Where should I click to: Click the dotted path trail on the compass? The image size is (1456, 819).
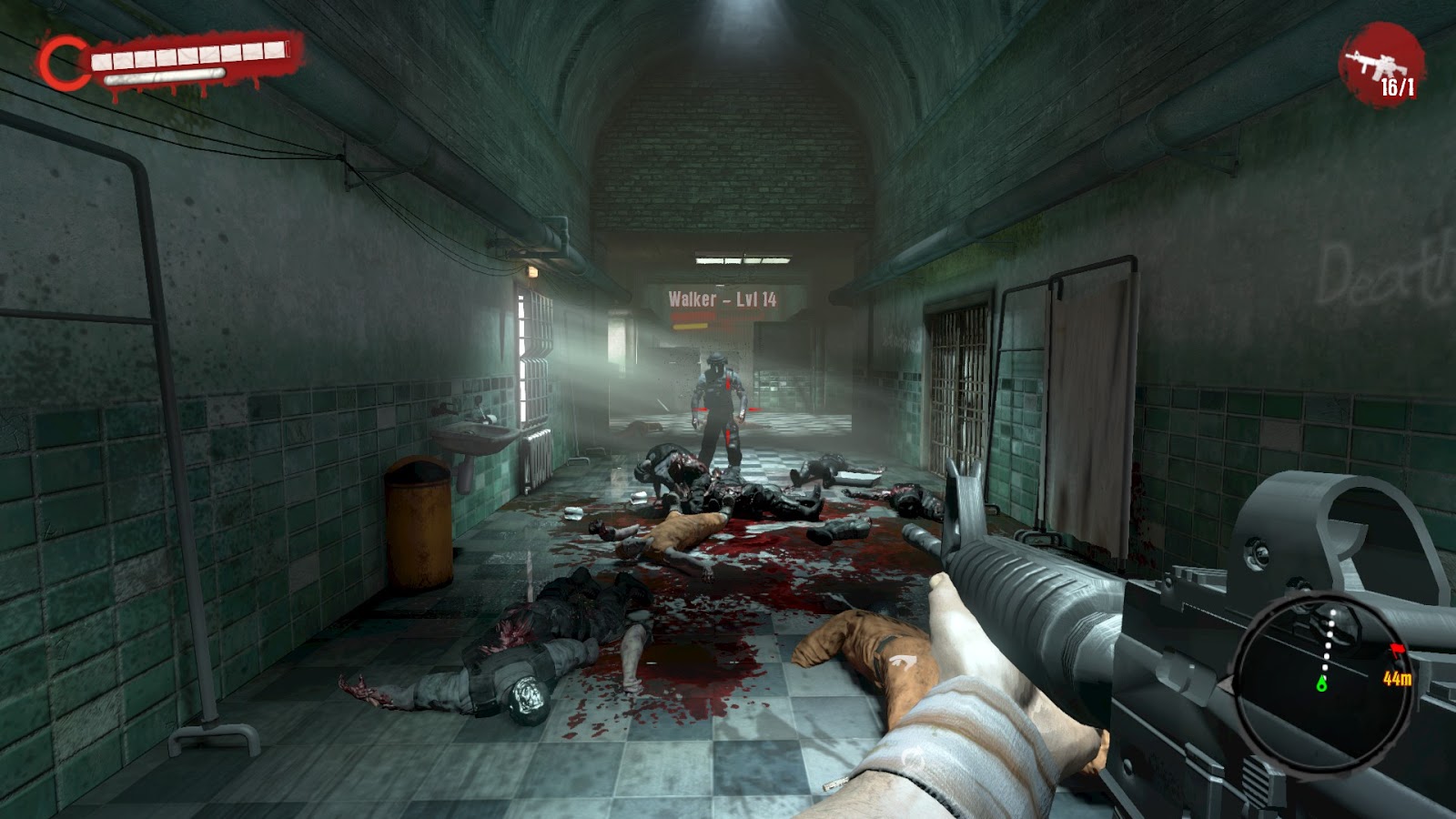[1330, 643]
